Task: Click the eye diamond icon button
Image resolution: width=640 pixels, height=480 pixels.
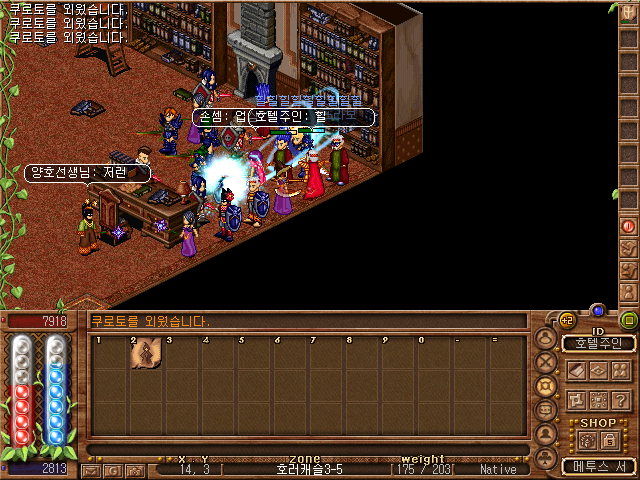Action: [598, 370]
